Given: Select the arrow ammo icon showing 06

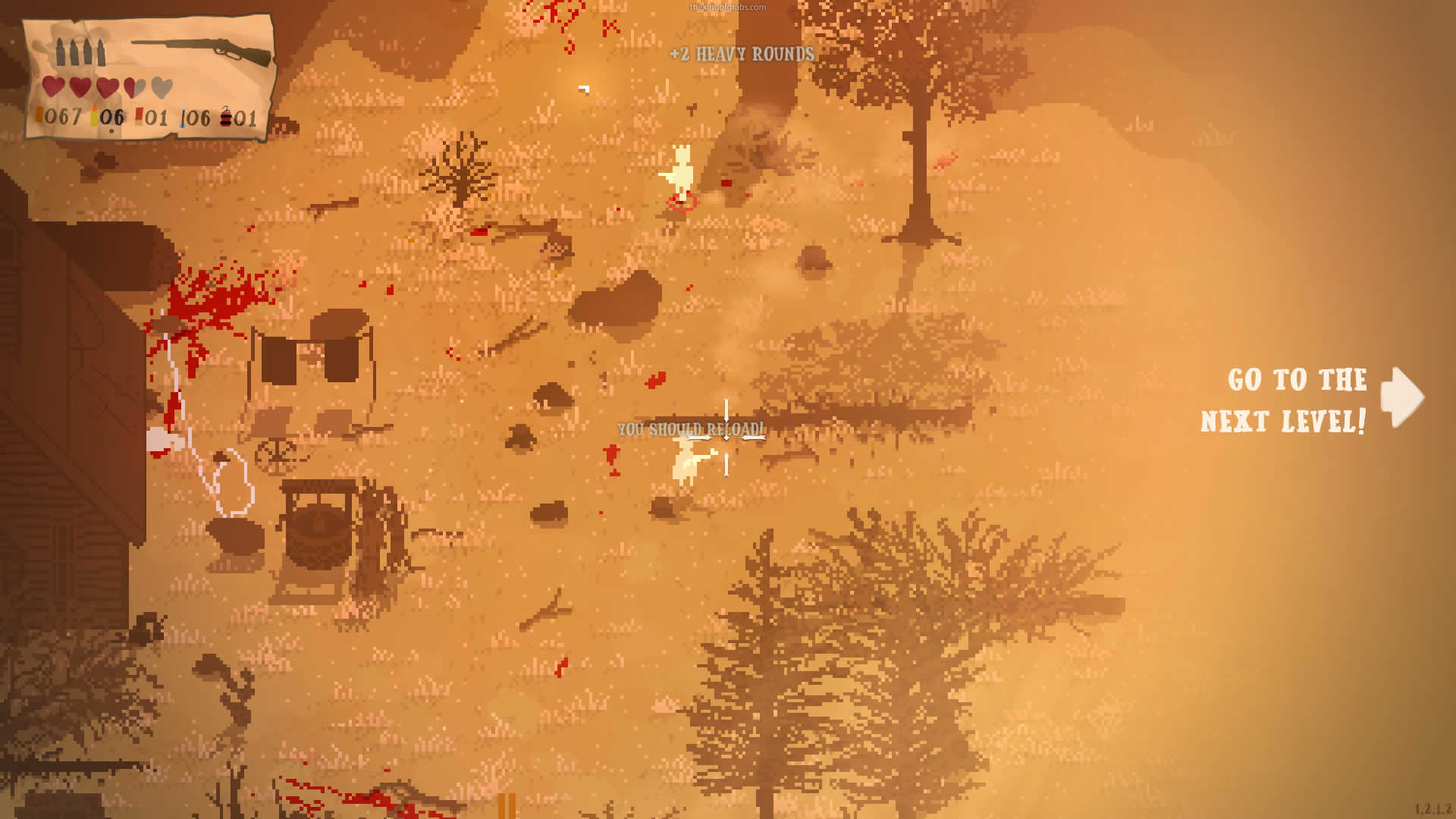Looking at the screenshot, I should (x=183, y=118).
